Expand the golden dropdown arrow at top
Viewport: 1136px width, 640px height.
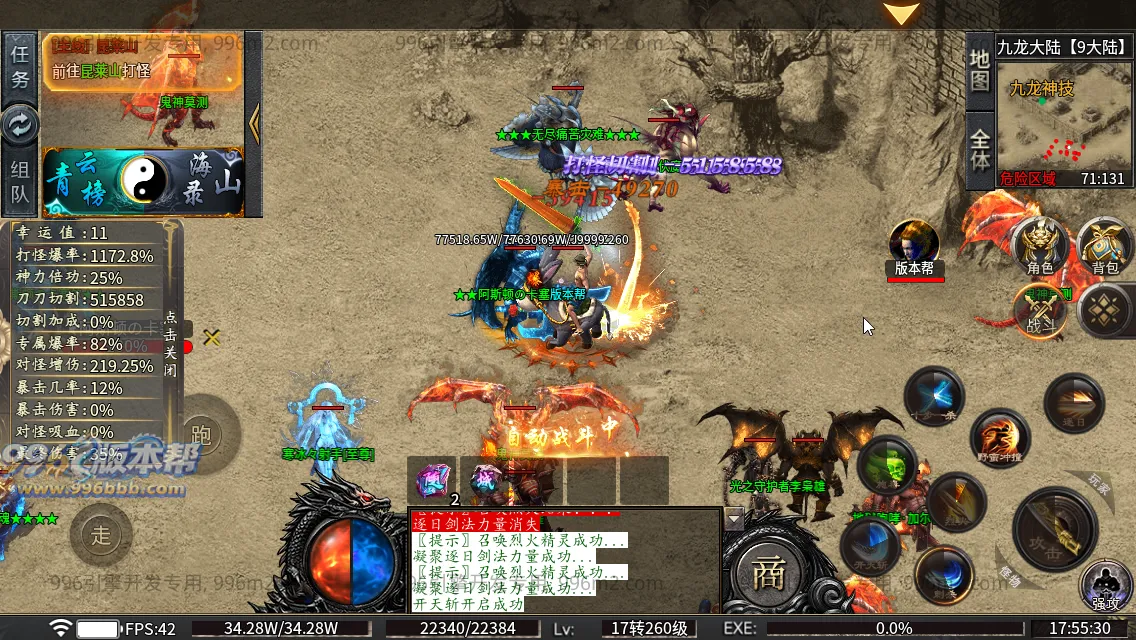(x=902, y=14)
